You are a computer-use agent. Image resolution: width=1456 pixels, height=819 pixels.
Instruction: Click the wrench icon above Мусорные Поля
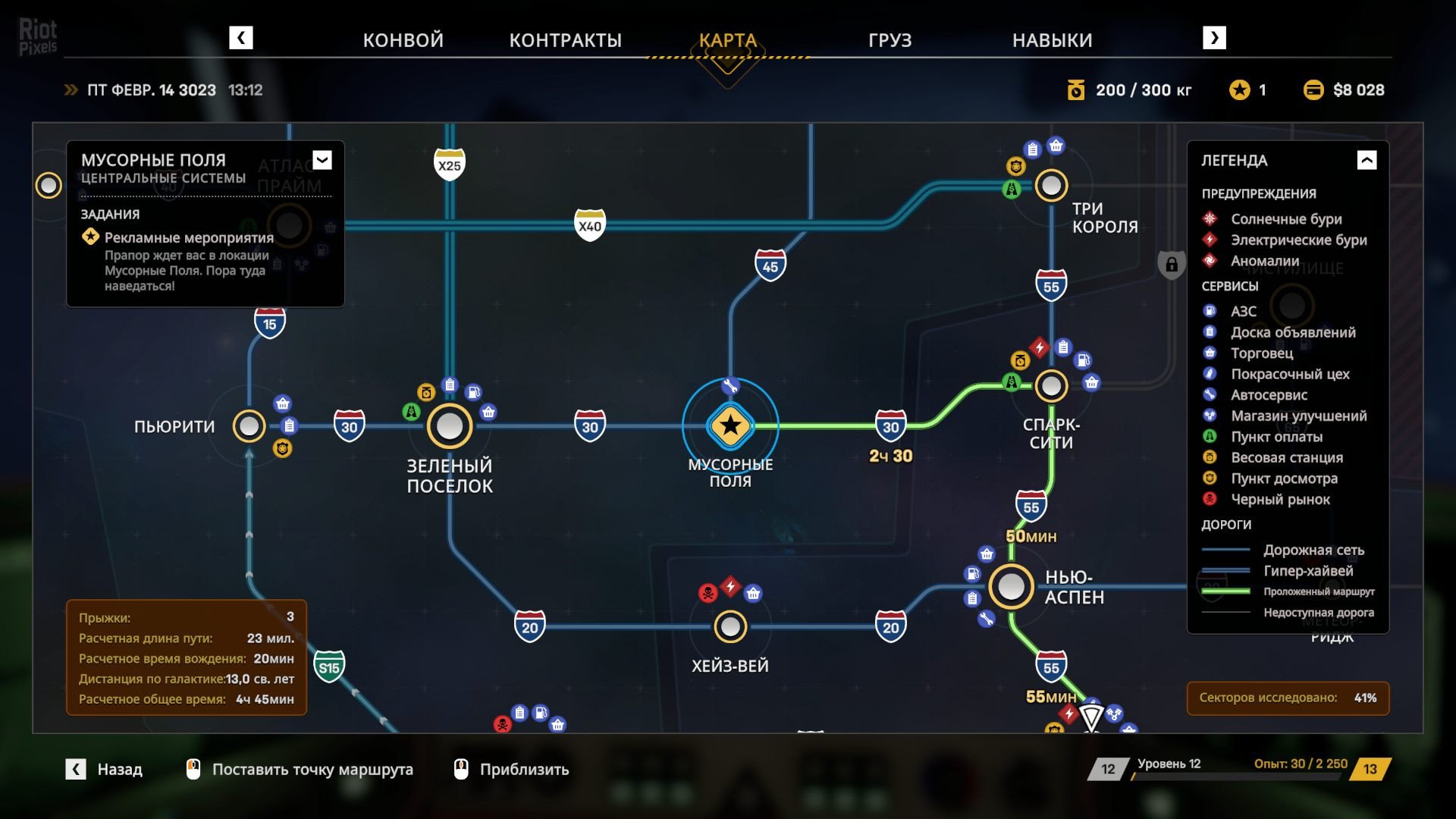(x=730, y=387)
